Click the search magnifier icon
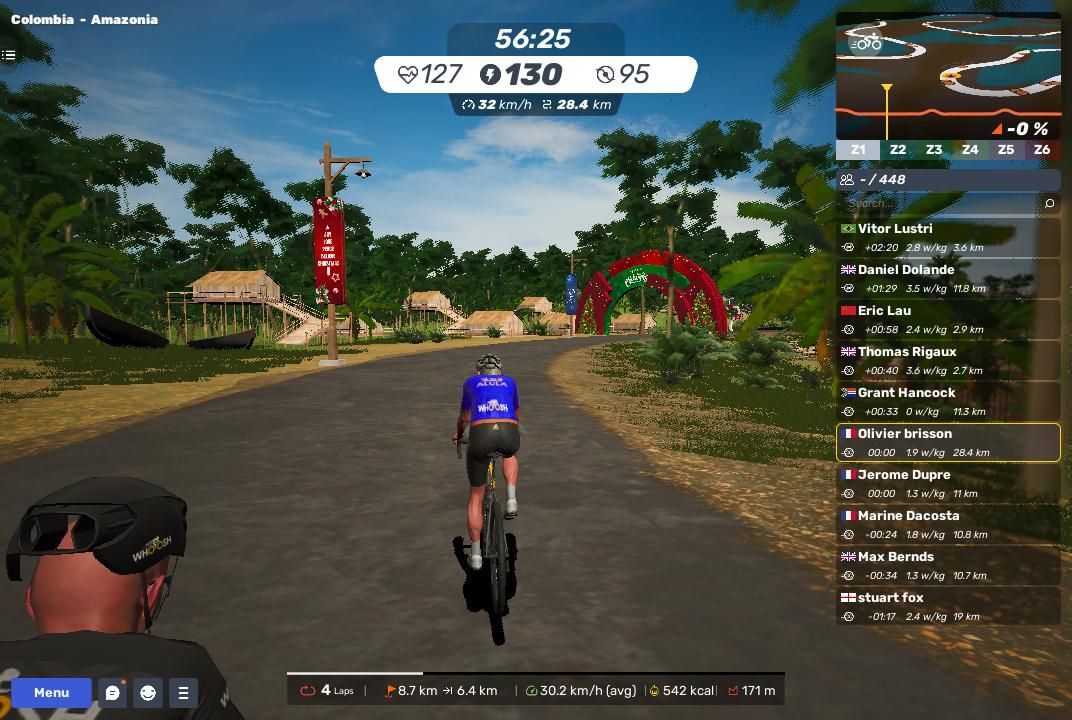The width and height of the screenshot is (1072, 720). (1049, 204)
